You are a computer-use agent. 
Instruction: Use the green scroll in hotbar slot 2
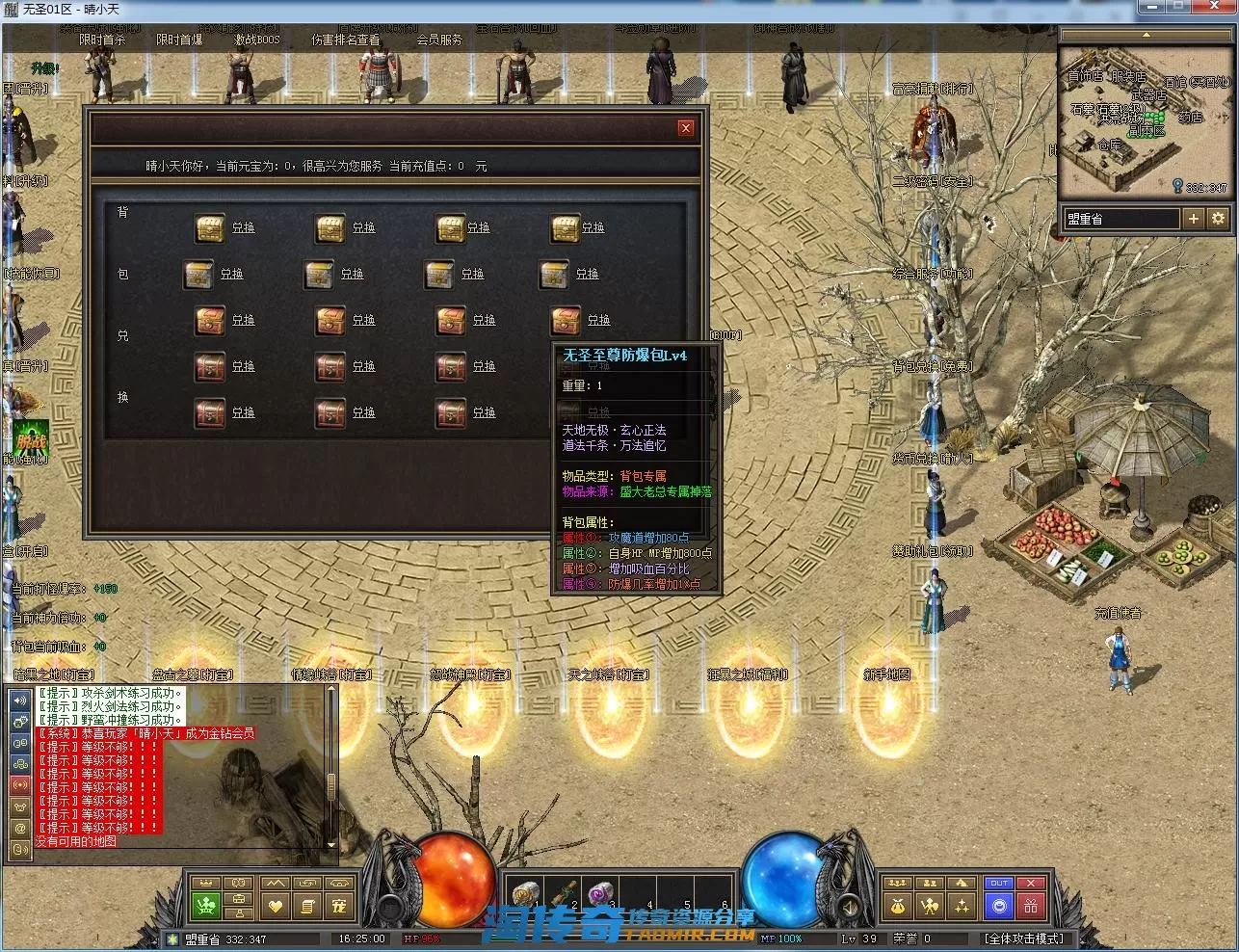pos(564,894)
